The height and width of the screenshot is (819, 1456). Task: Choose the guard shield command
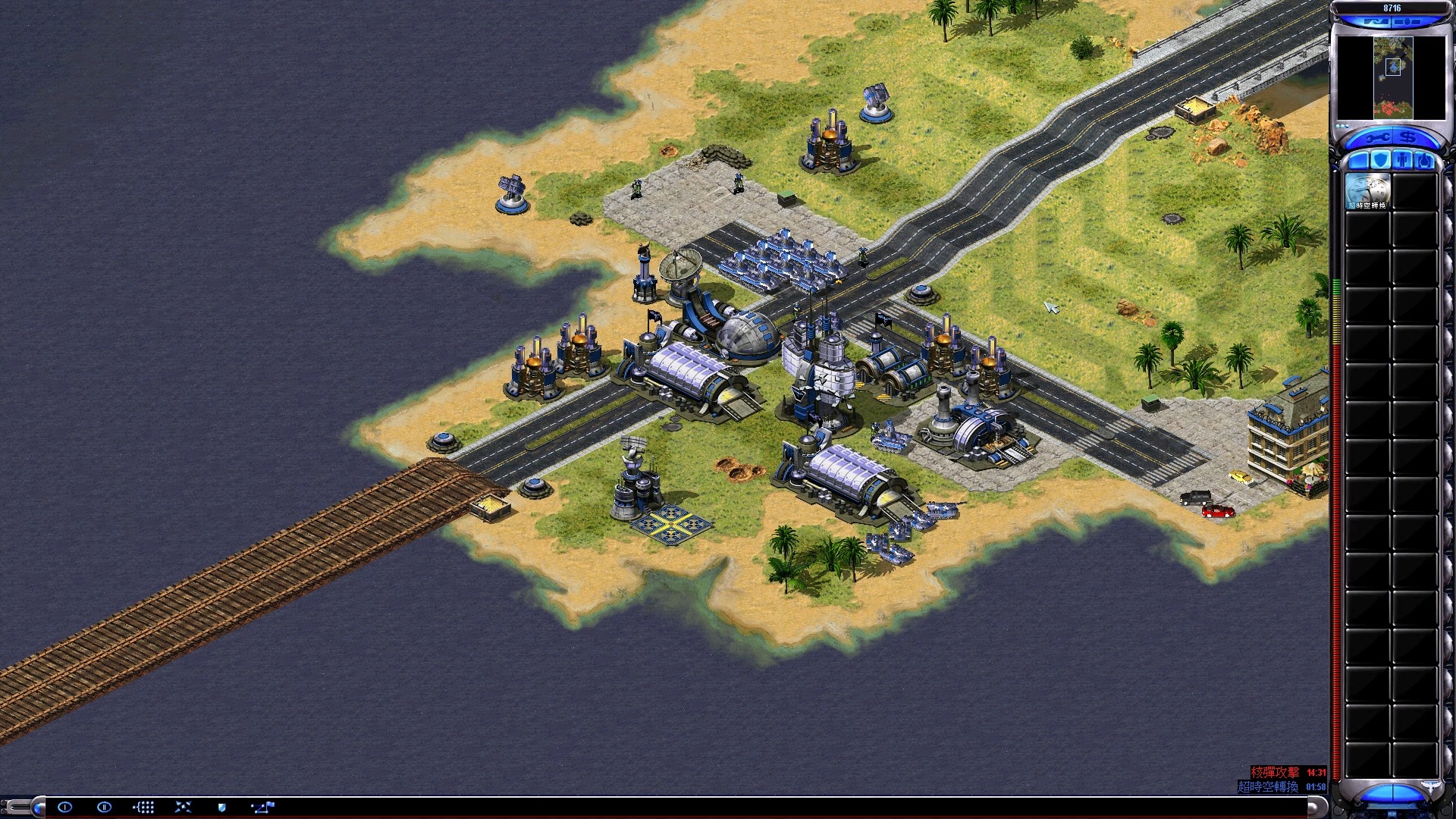click(x=222, y=807)
